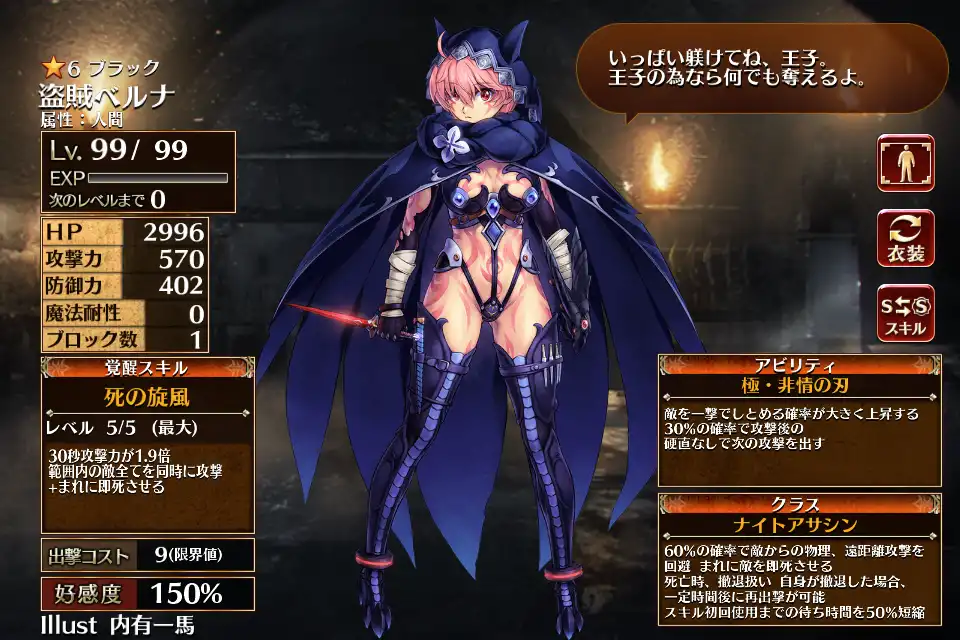The height and width of the screenshot is (640, 960).
Task: Toggle skill display with the スキル button
Action: [905, 312]
